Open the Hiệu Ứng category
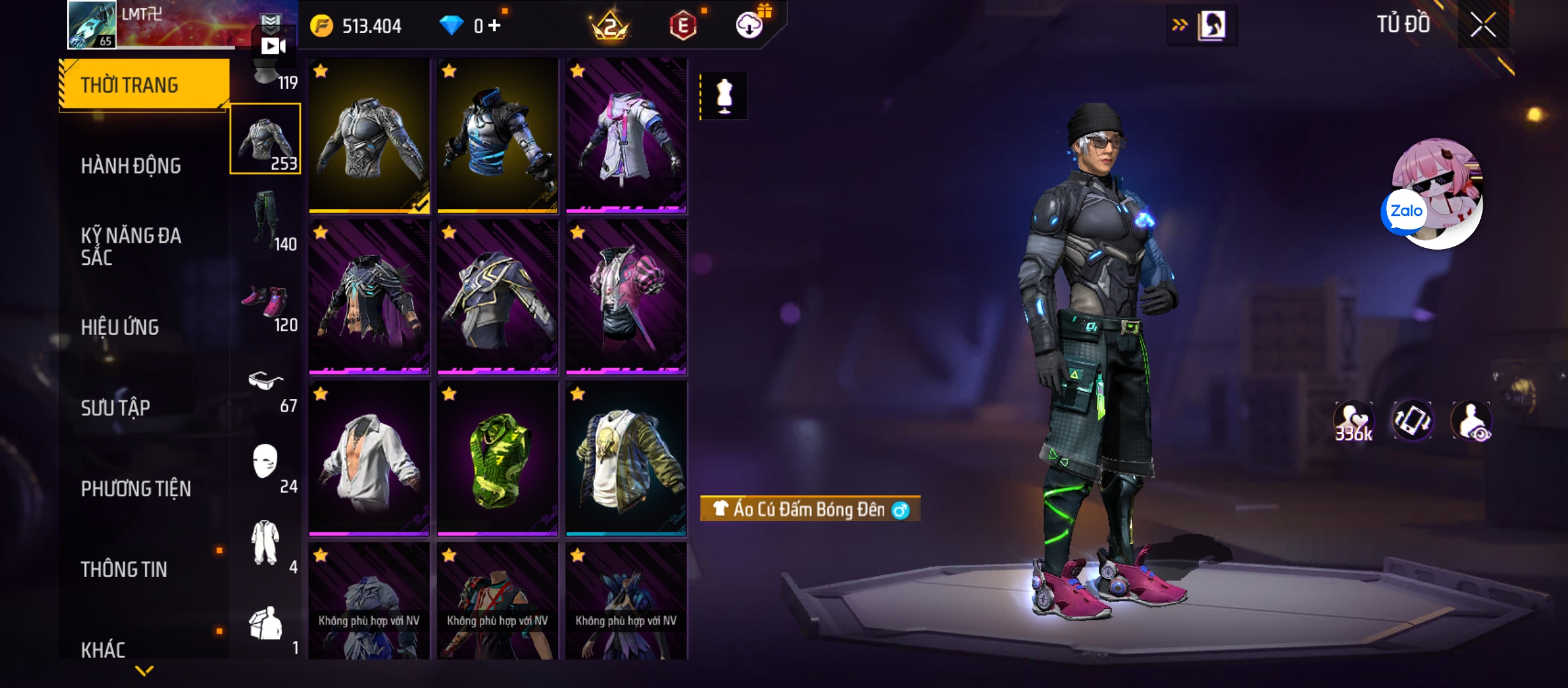The image size is (1568, 688). 120,327
